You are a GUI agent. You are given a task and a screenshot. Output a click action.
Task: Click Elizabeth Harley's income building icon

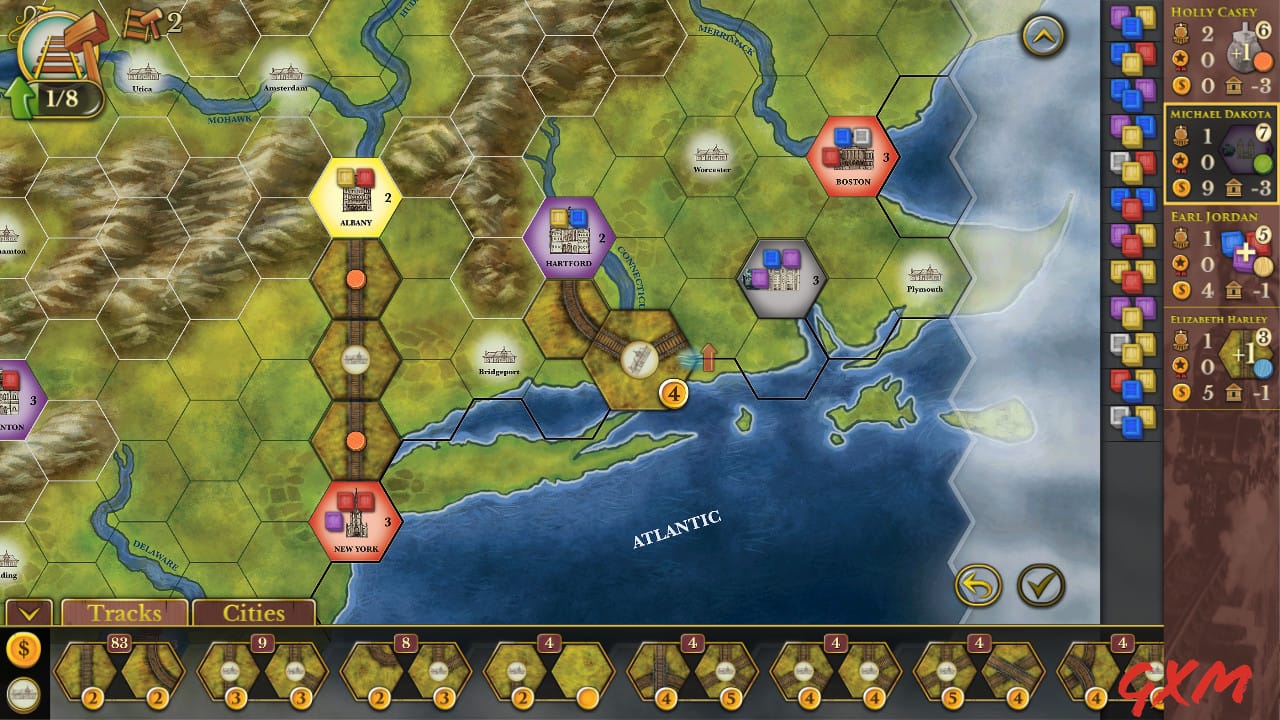pos(1231,393)
